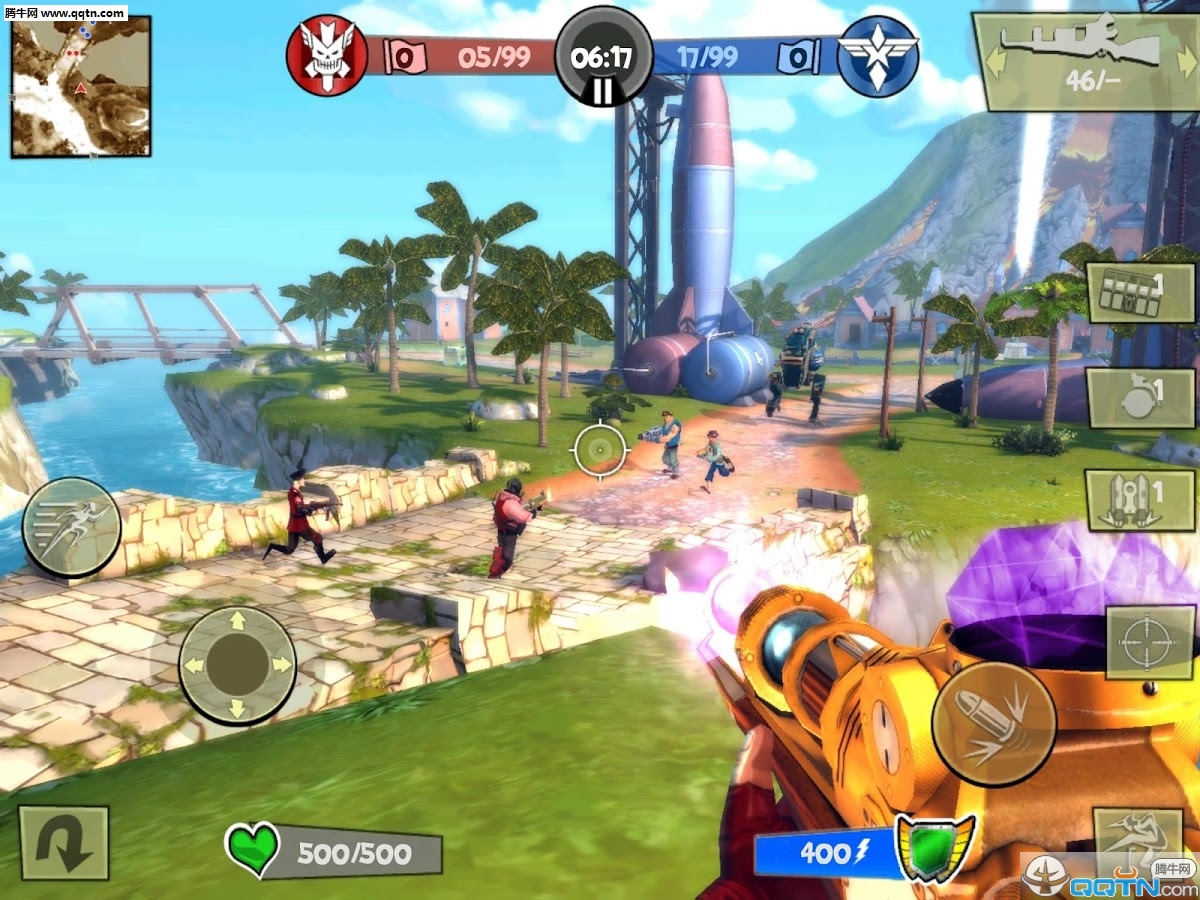Switch to the next weapon arrow
The width and height of the screenshot is (1200, 900).
click(1183, 60)
